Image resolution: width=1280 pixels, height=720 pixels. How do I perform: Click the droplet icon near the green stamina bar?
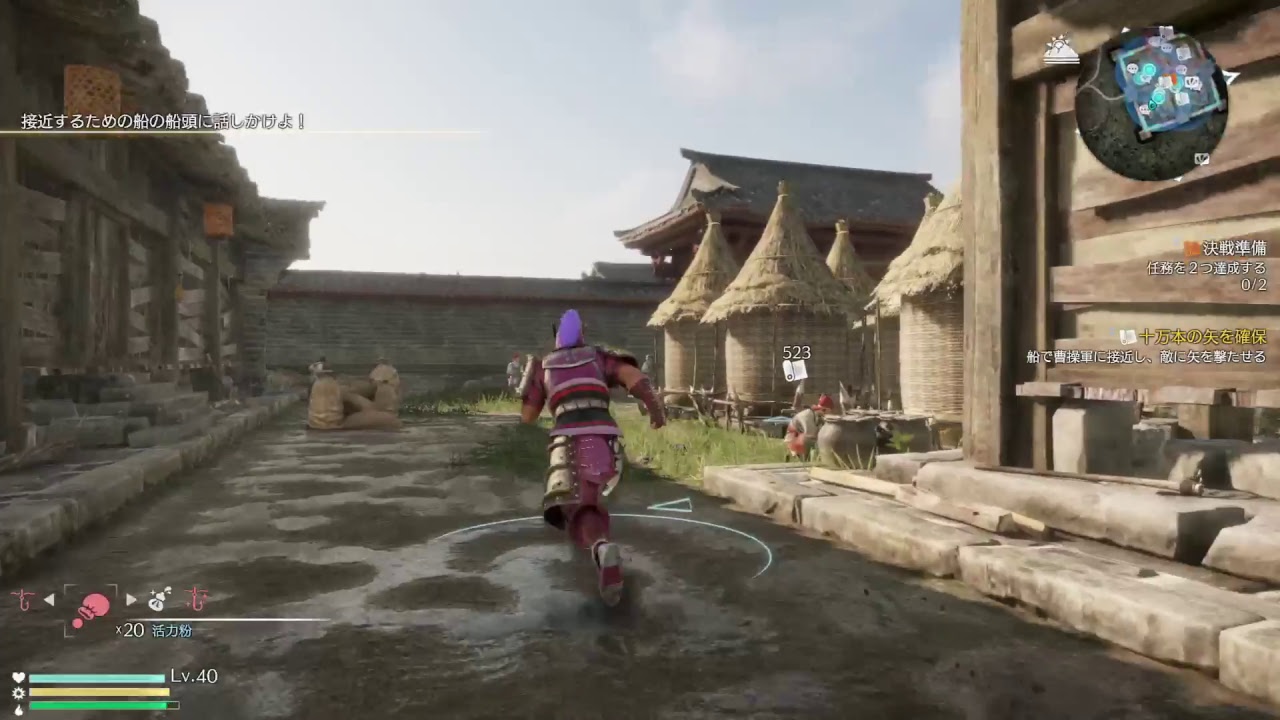coord(18,707)
